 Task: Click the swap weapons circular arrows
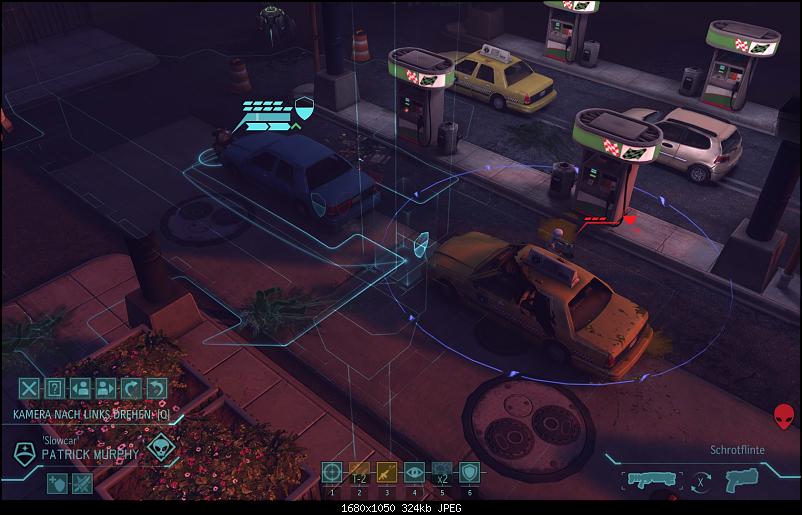tap(700, 479)
